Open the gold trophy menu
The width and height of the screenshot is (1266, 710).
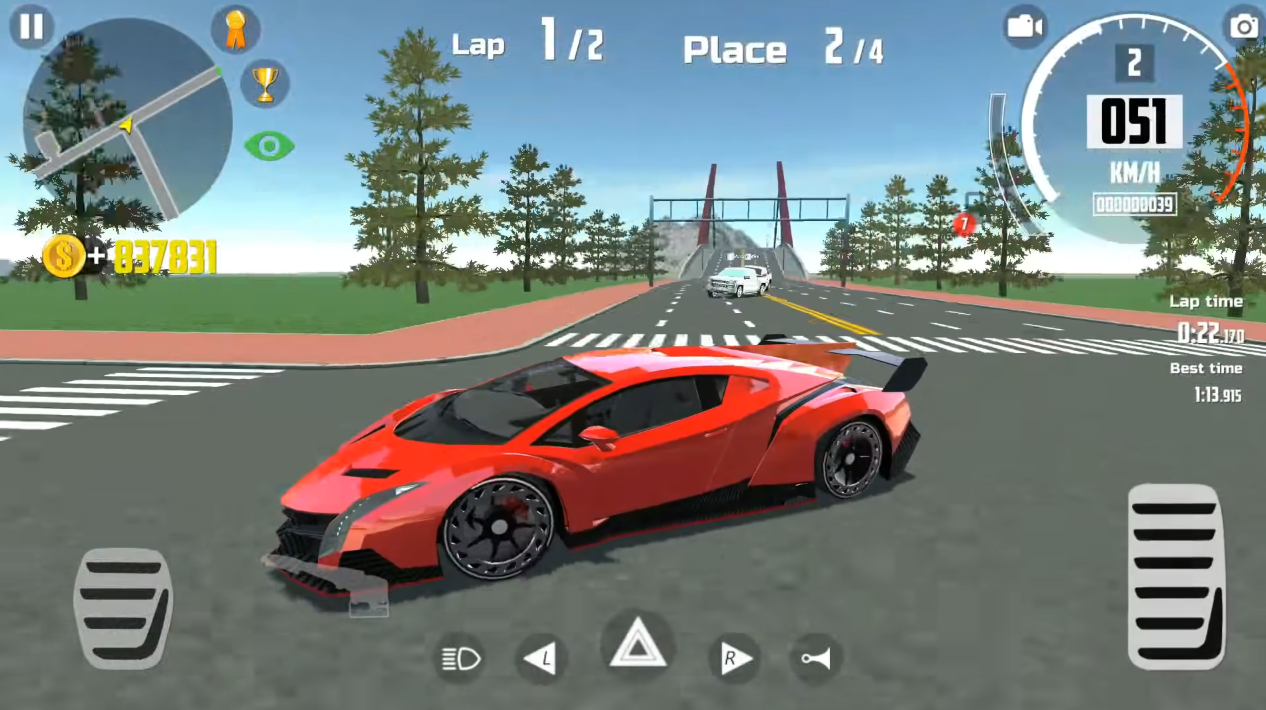click(265, 84)
